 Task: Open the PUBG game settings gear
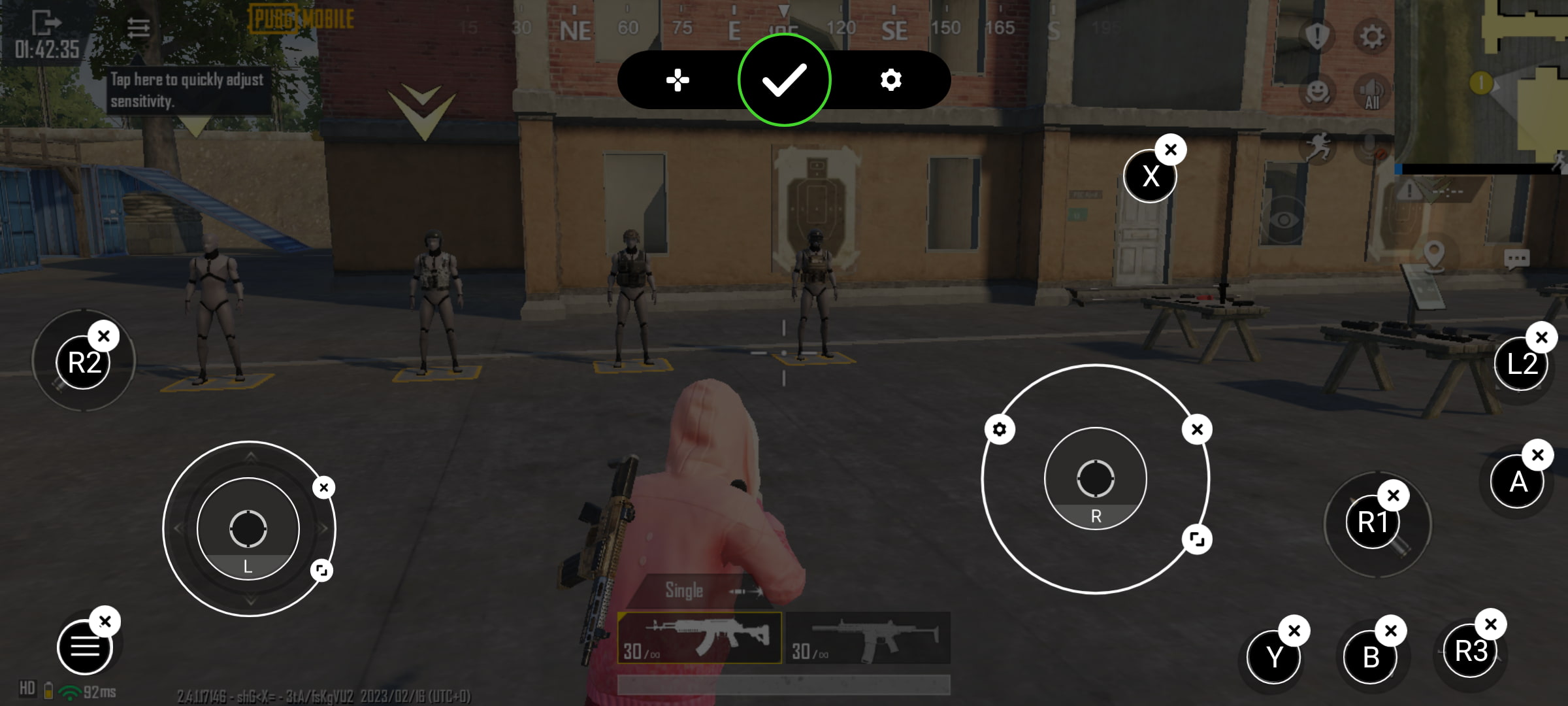[x=1371, y=37]
